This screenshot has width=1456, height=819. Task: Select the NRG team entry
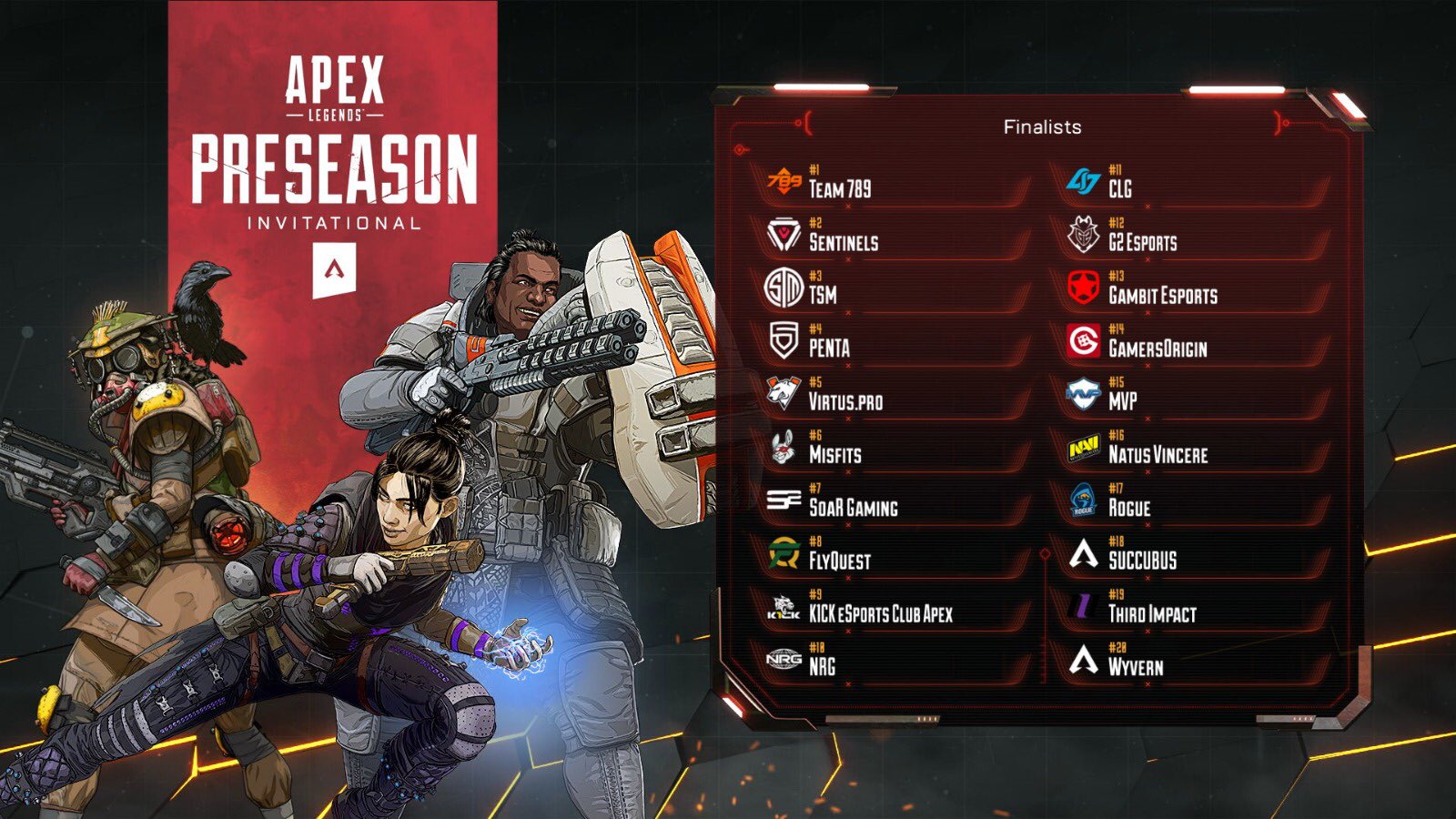(x=822, y=666)
